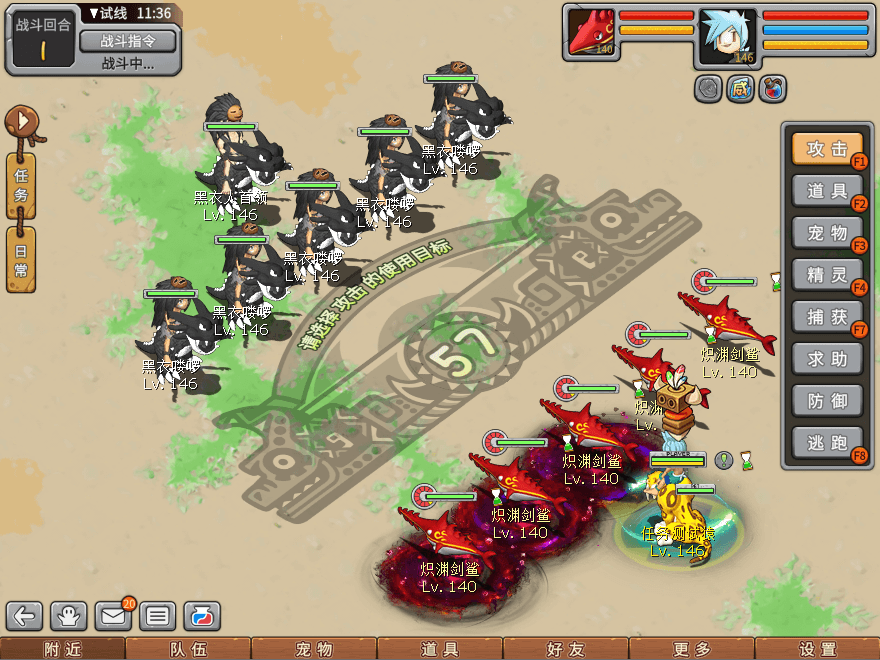Use the 捕获 (Capture) battle command
This screenshot has height=660, width=880.
coord(827,317)
